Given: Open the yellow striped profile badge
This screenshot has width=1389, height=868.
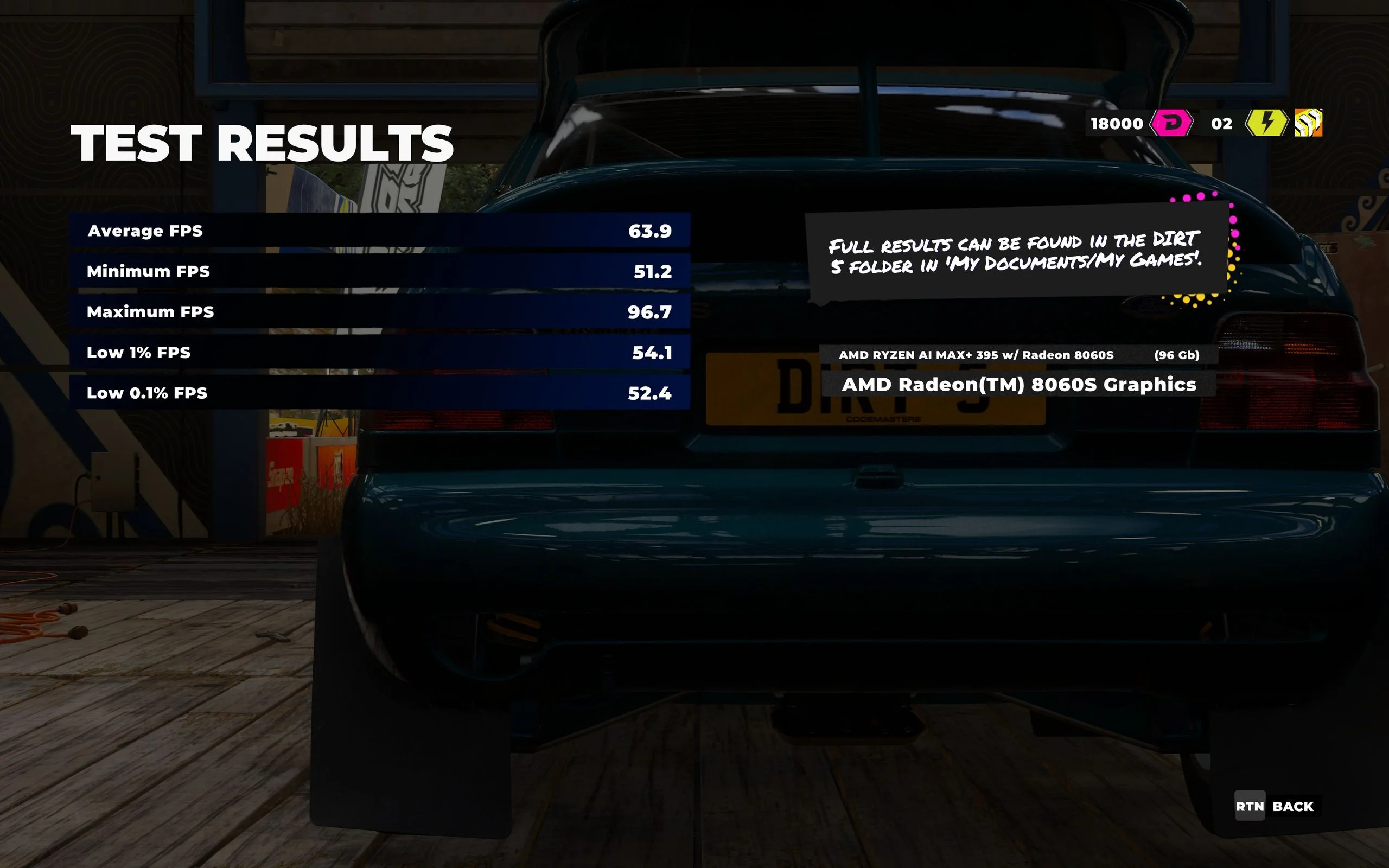Looking at the screenshot, I should pos(1308,123).
